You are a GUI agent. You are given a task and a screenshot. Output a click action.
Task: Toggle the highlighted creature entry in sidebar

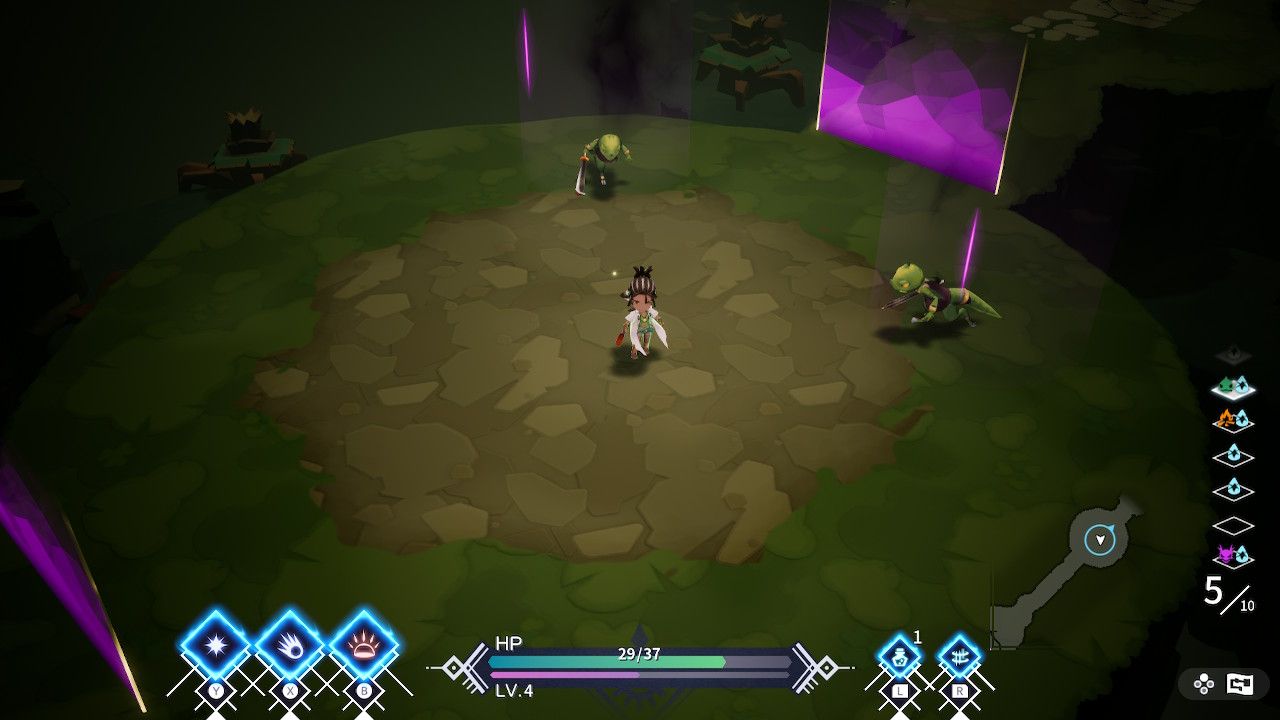click(1233, 388)
